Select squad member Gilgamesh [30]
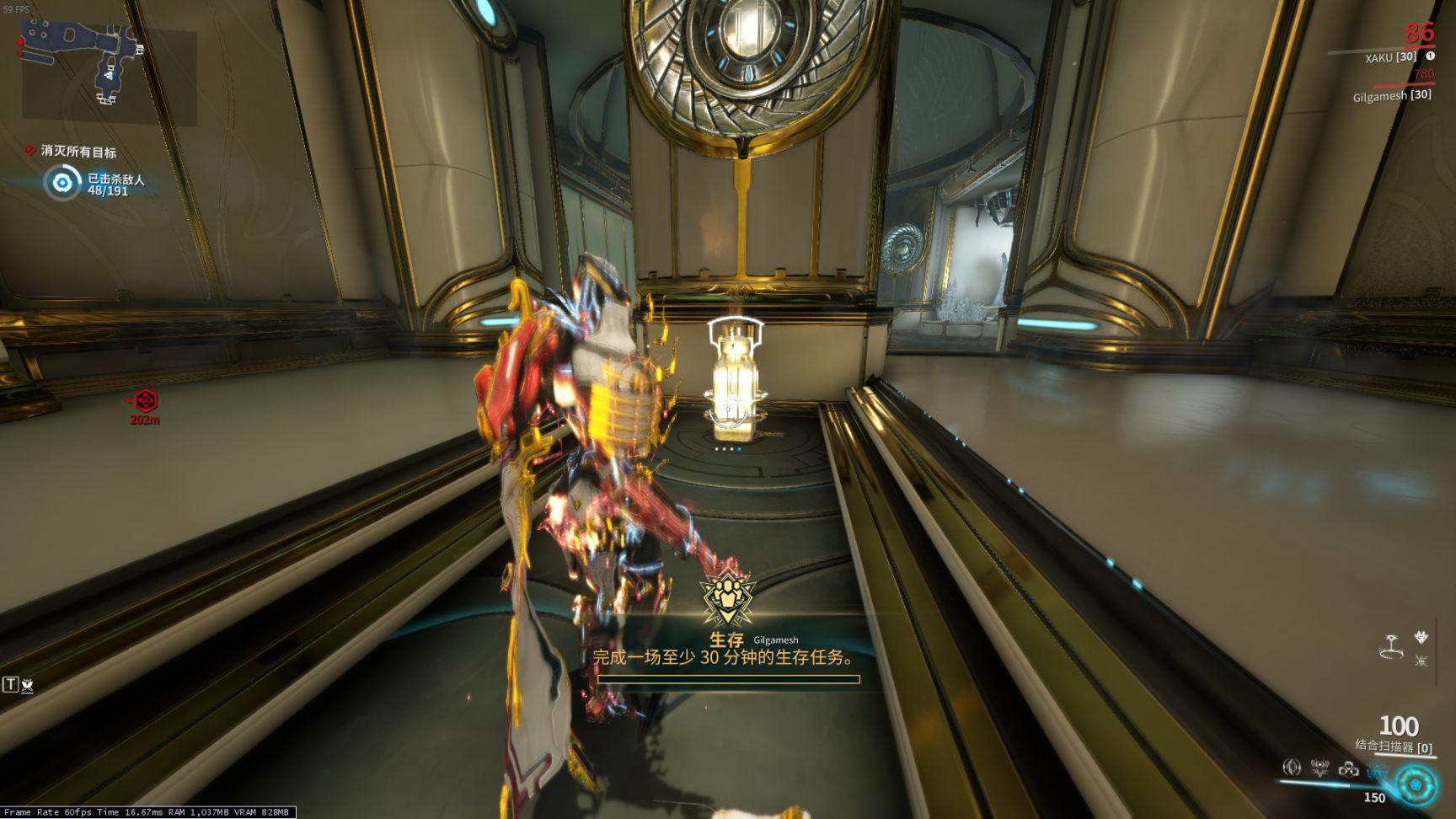 pos(1391,95)
